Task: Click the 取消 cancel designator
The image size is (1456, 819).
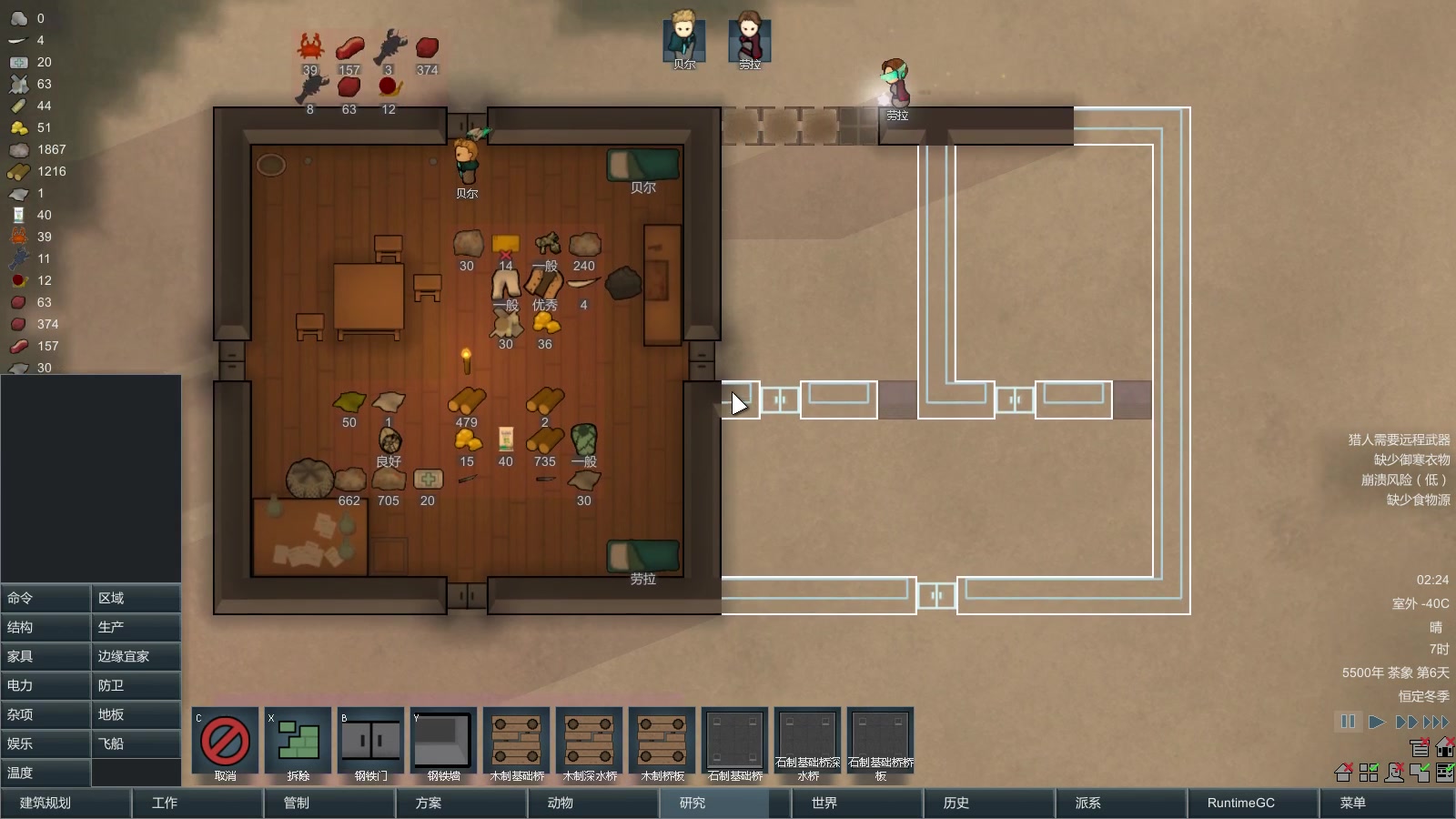Action: 225,745
